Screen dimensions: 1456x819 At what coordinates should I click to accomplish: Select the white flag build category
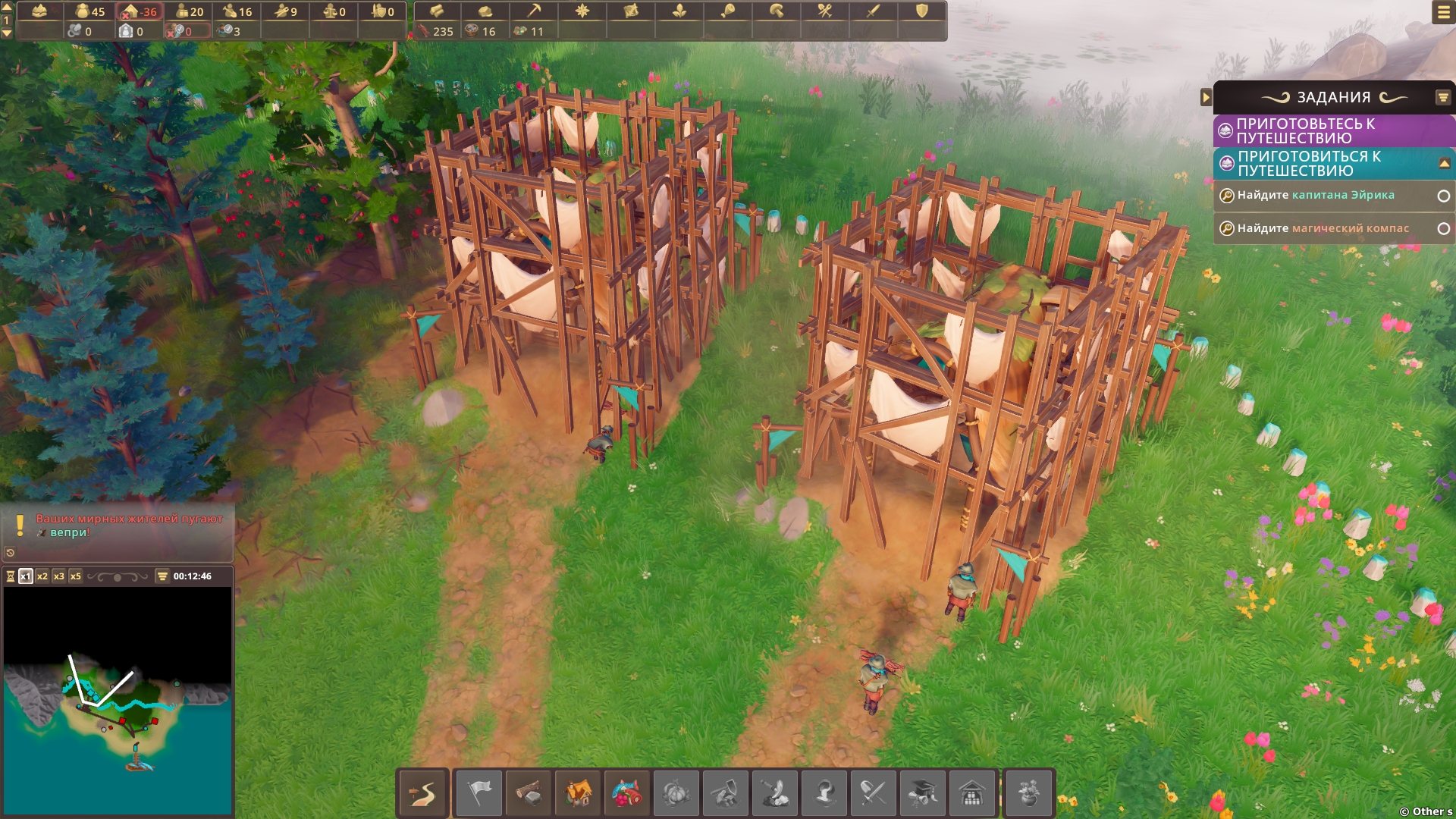point(479,794)
